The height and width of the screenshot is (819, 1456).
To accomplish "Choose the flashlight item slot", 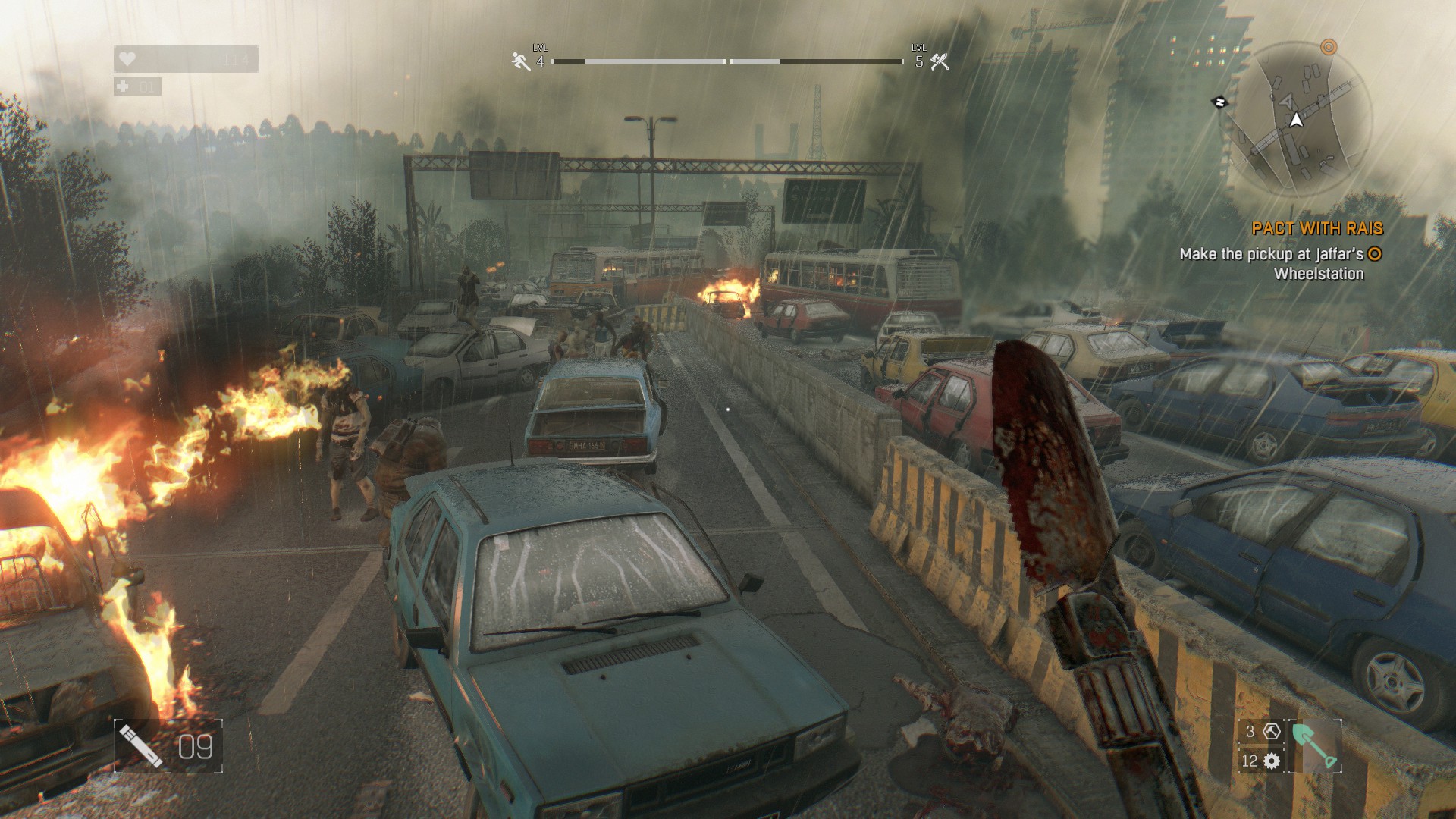I will [141, 746].
